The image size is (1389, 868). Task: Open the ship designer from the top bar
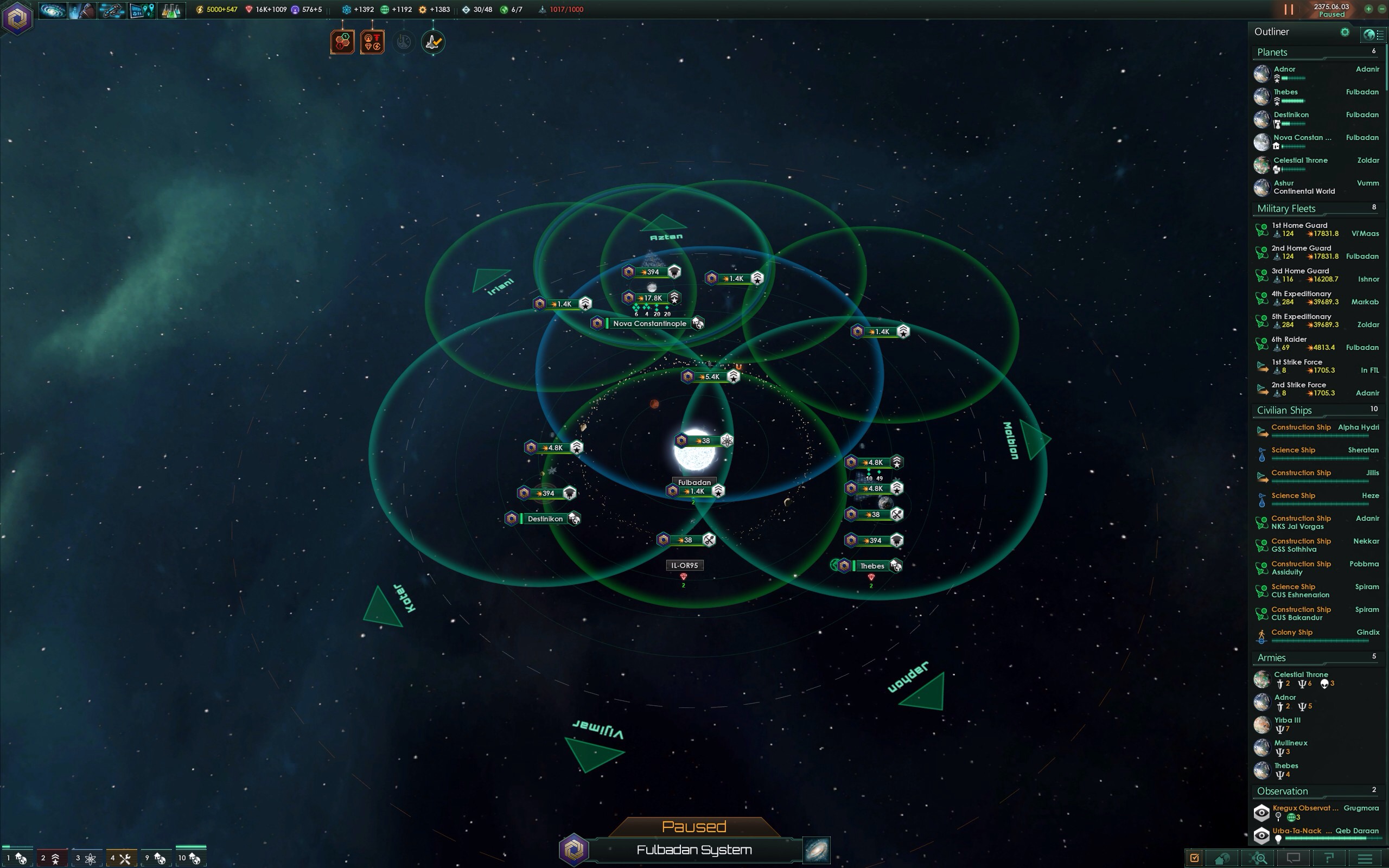[x=111, y=10]
